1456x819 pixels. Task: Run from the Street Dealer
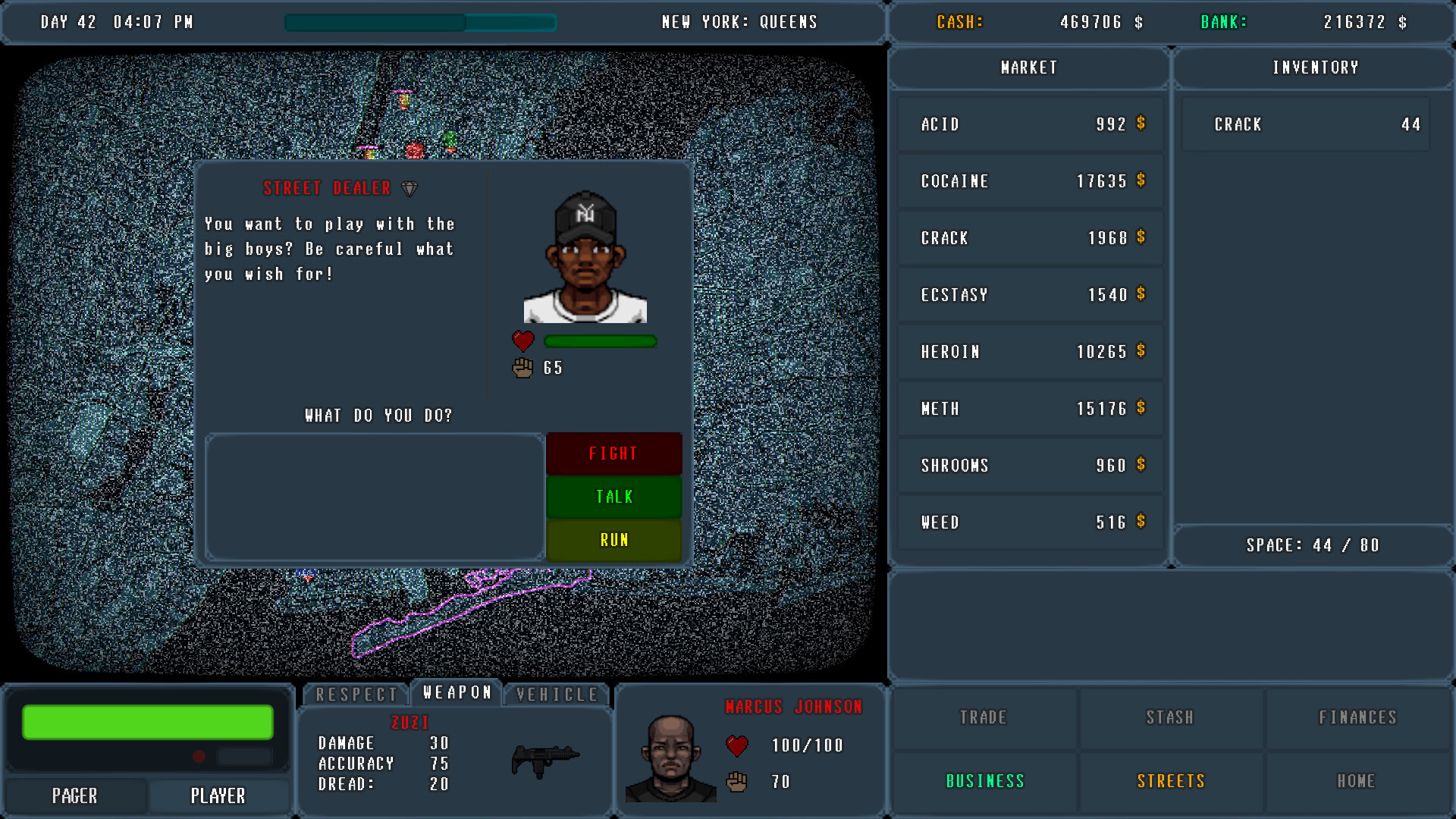click(x=613, y=540)
